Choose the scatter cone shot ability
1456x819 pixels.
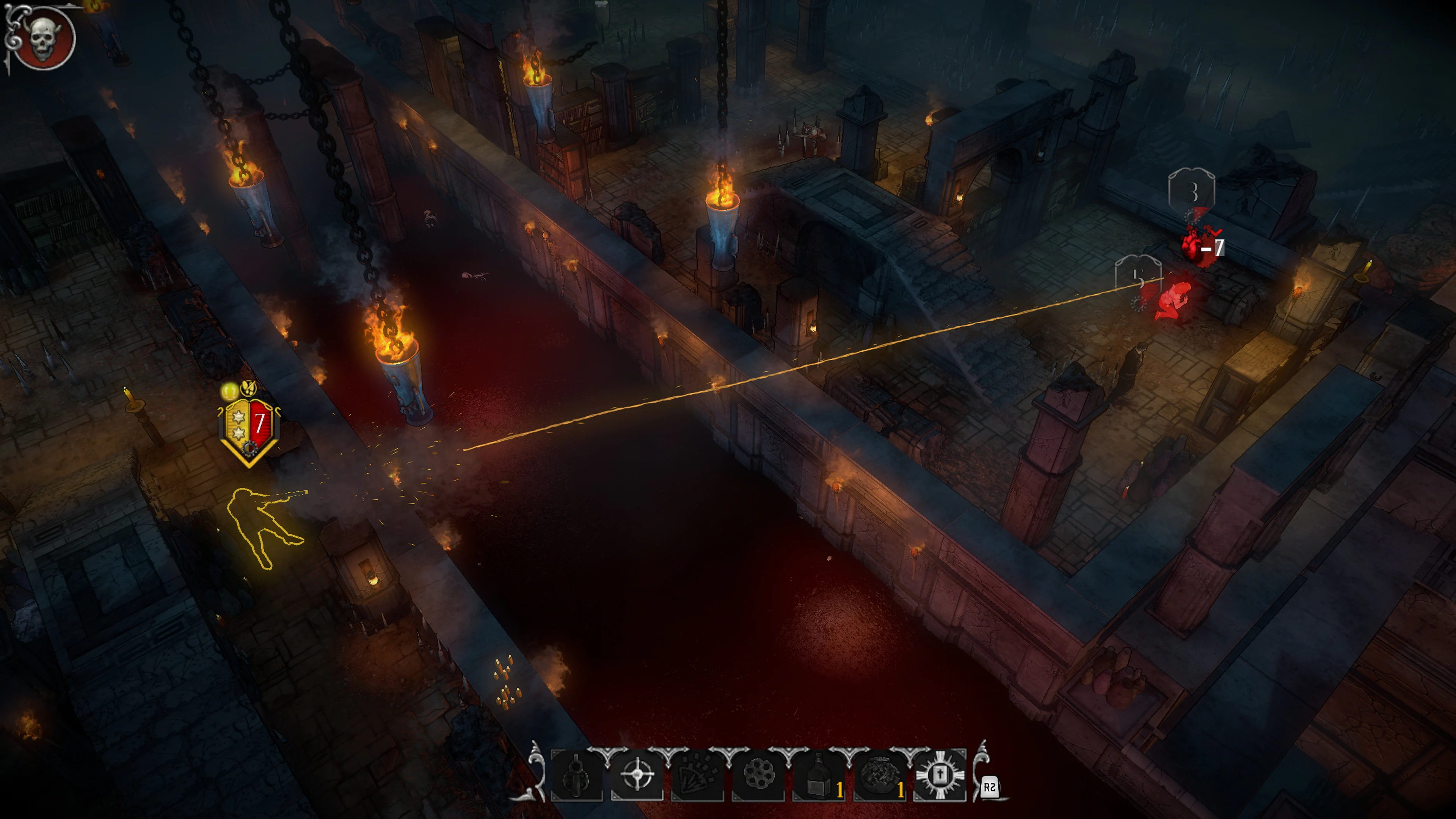tap(698, 775)
